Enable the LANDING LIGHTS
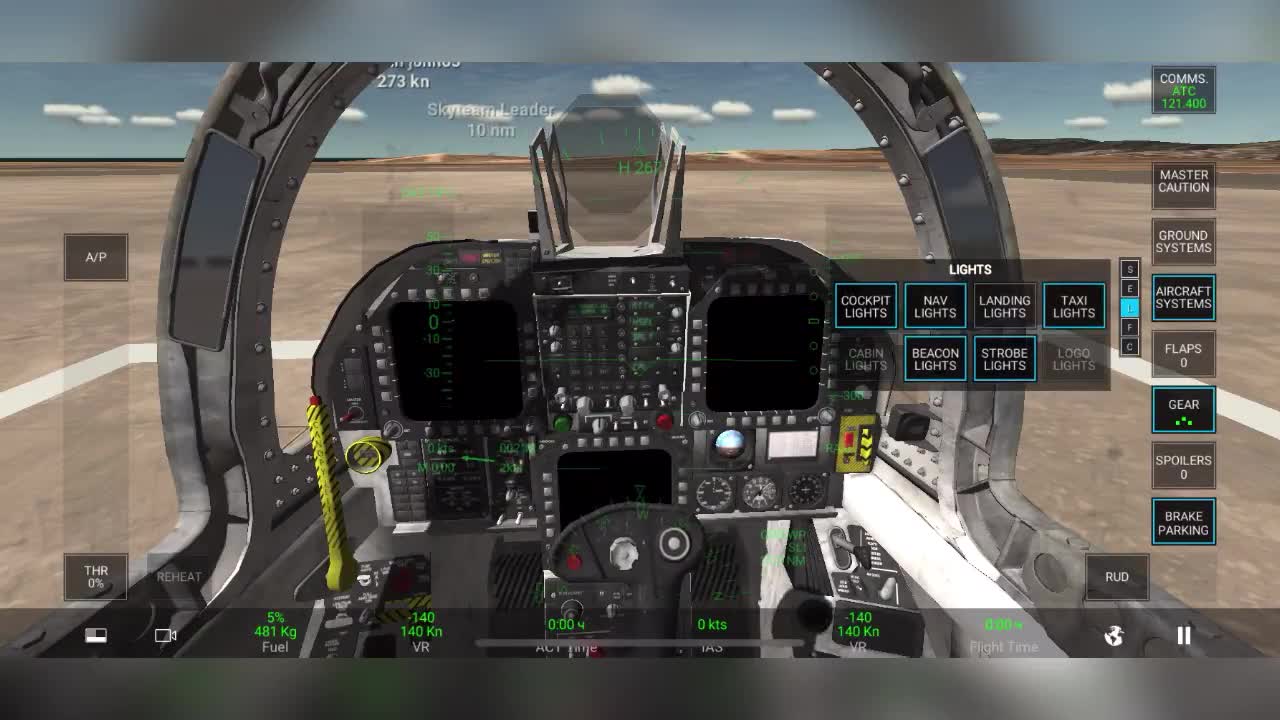1280x720 pixels. [x=1003, y=305]
